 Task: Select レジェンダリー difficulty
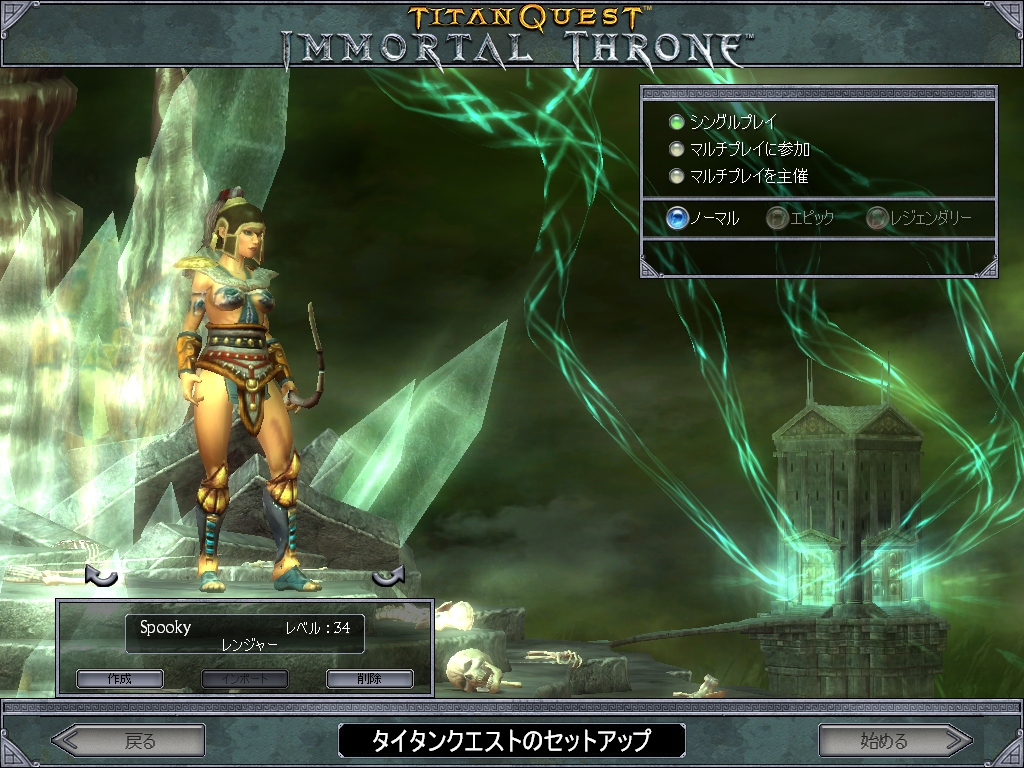click(877, 218)
